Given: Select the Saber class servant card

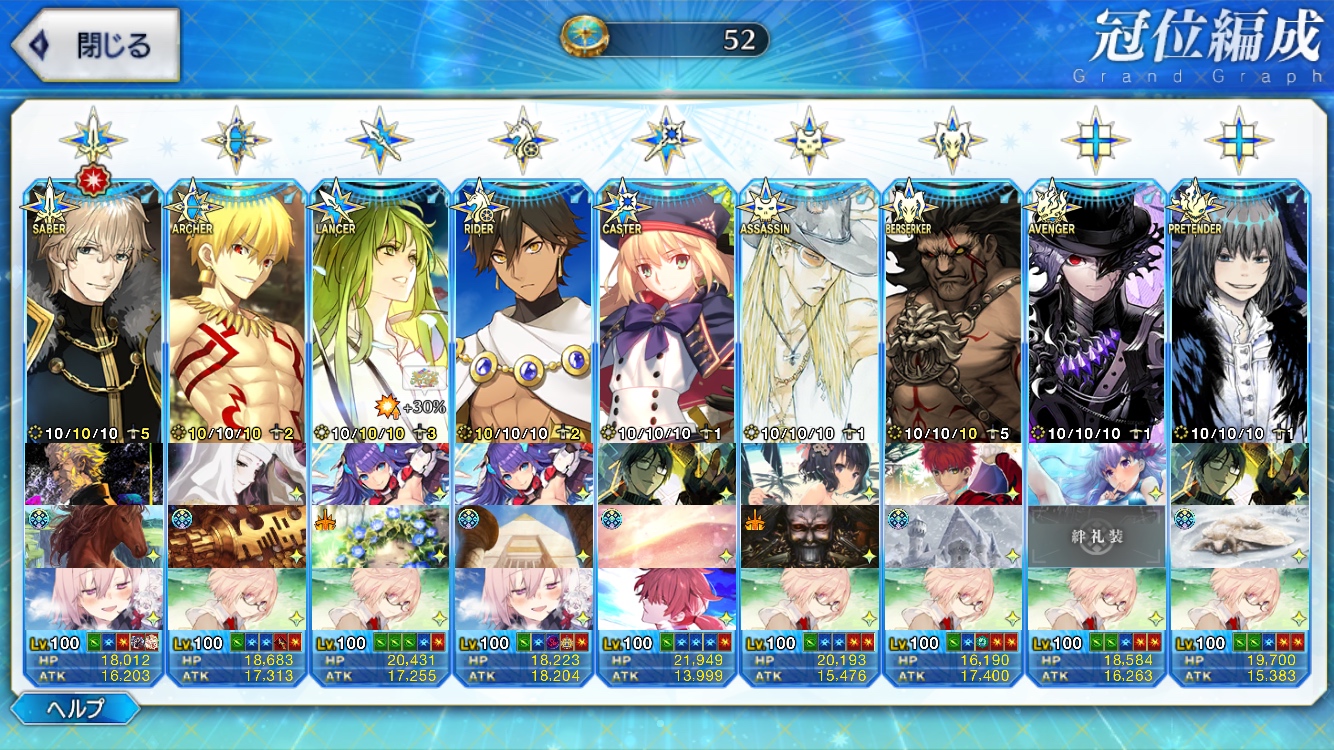Looking at the screenshot, I should (93, 310).
